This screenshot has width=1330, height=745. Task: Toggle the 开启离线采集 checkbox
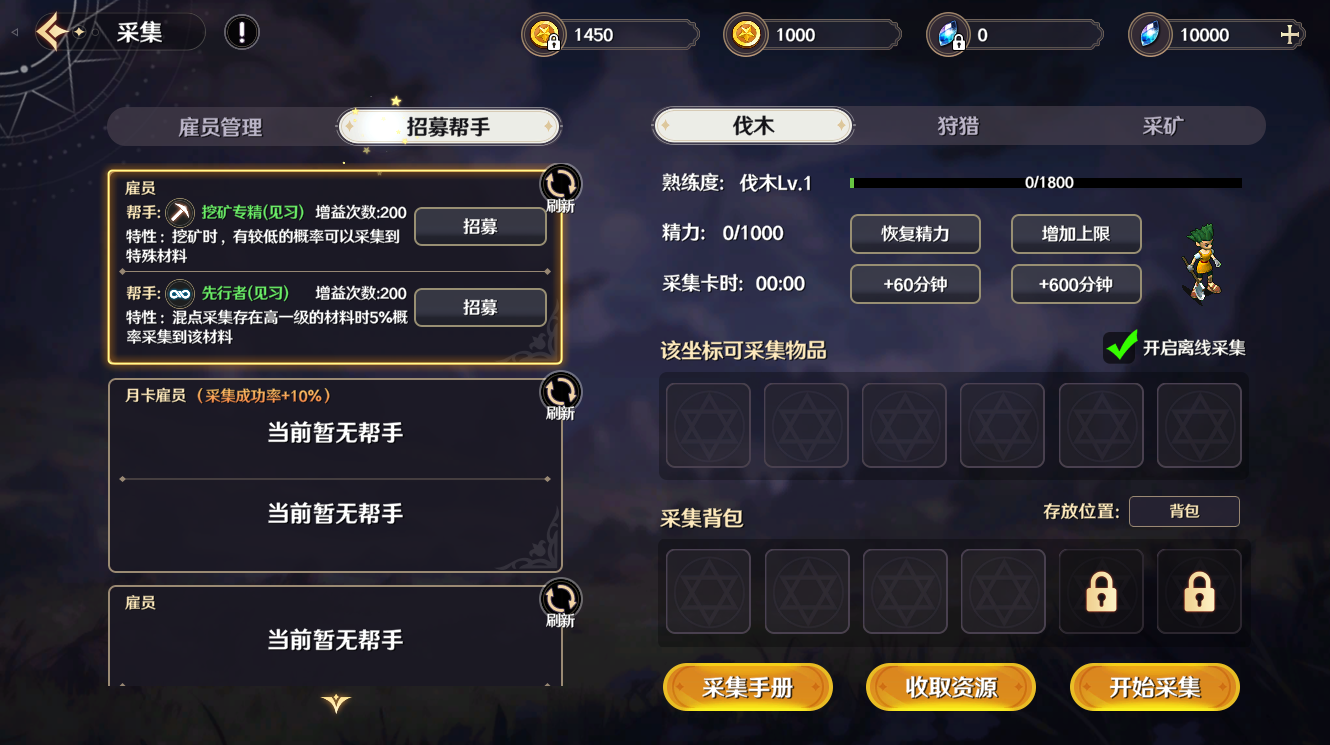1121,347
